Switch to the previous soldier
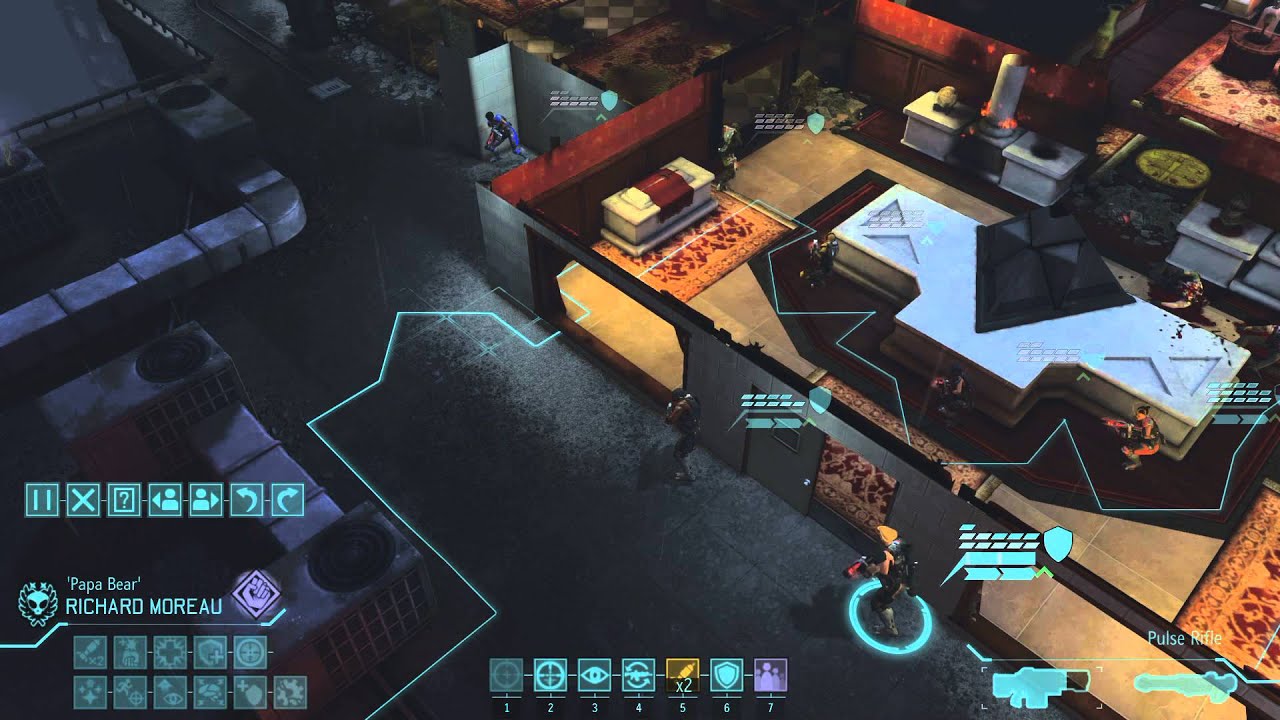This screenshot has width=1280, height=720. (x=165, y=499)
